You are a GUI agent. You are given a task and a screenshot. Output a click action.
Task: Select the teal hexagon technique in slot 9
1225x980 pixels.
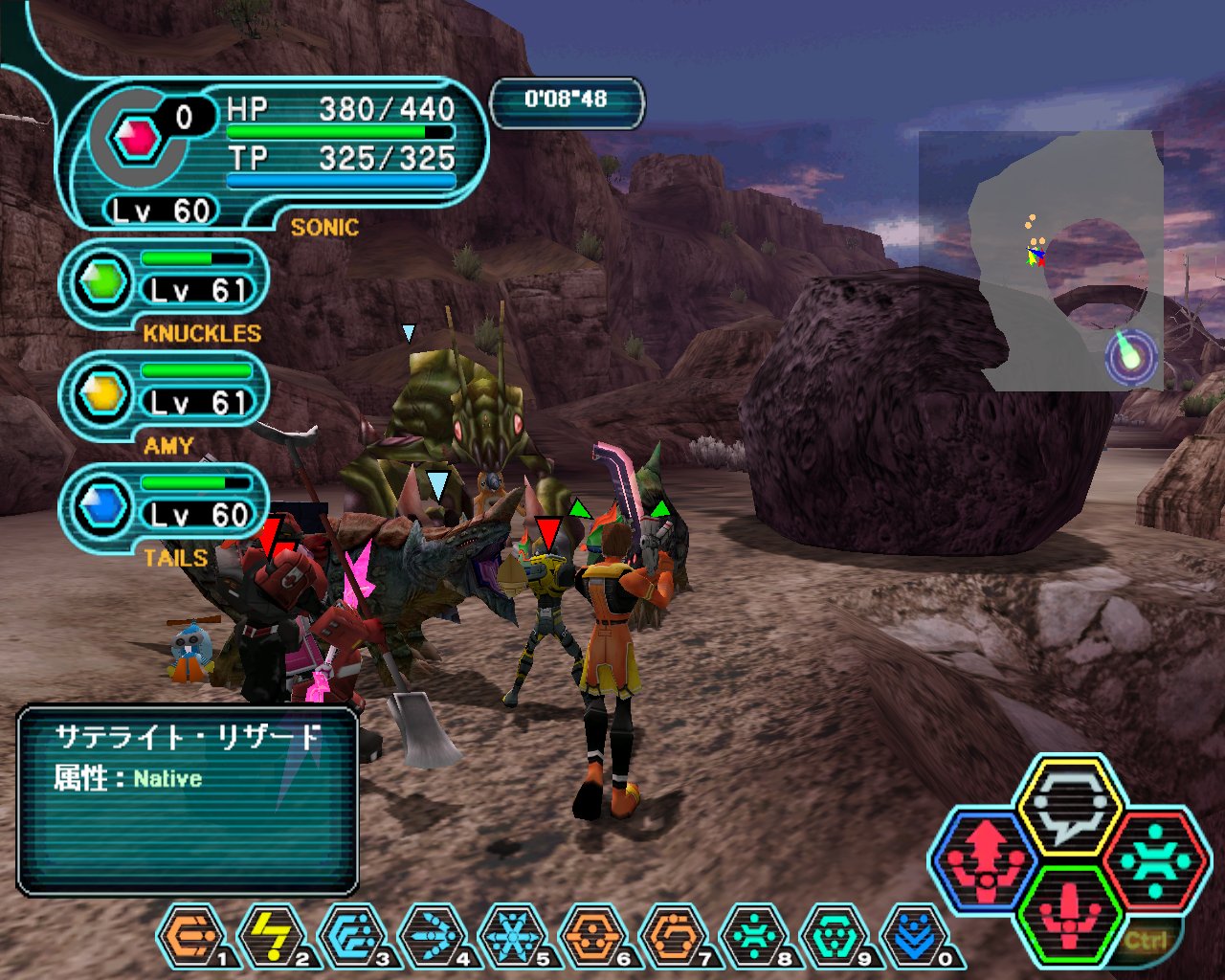point(834,935)
